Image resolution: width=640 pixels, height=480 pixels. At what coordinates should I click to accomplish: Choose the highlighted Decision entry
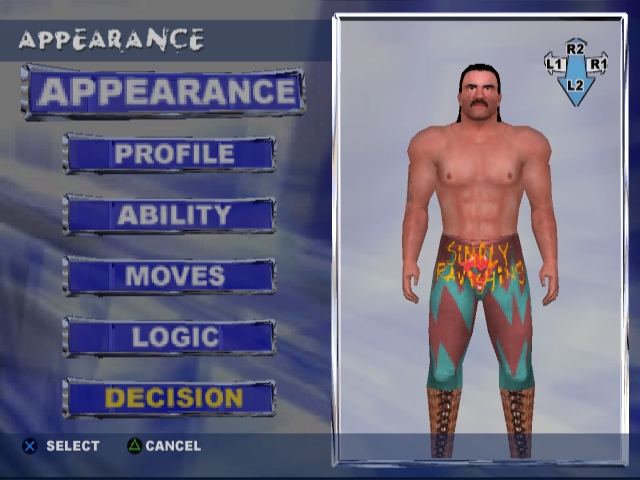tap(170, 398)
